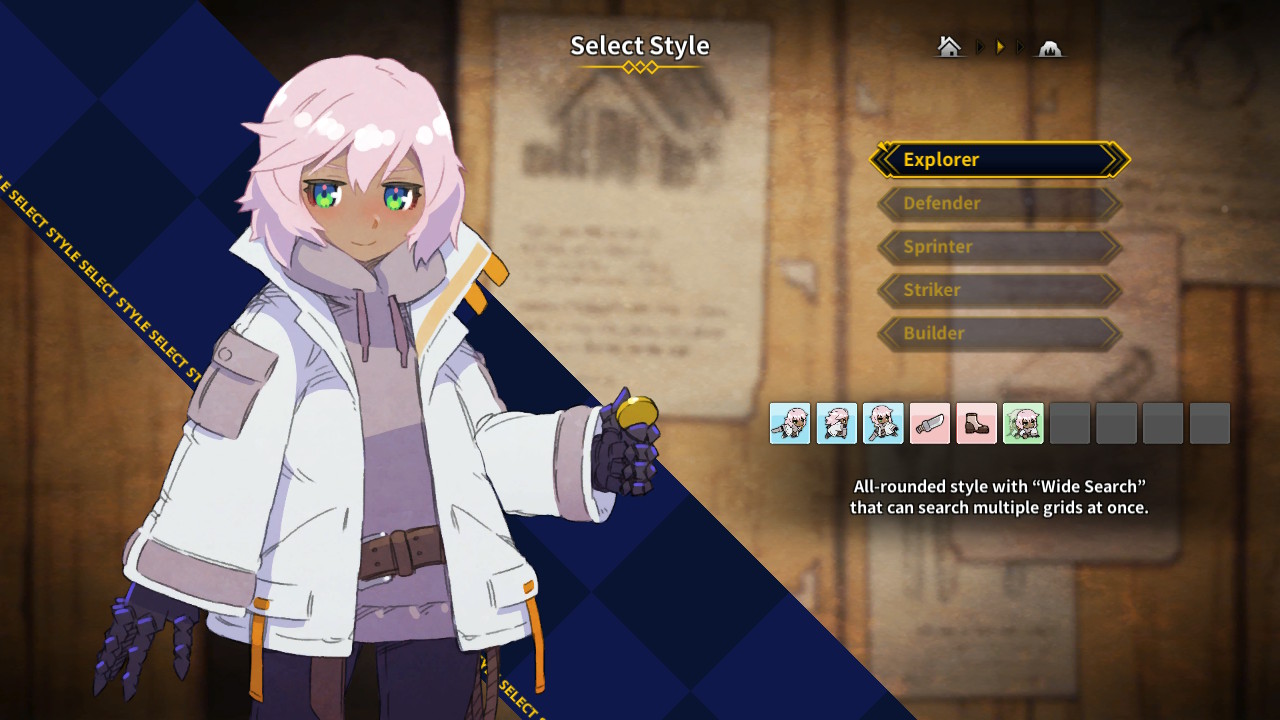The width and height of the screenshot is (1280, 720).
Task: Click the Select Style header
Action: (639, 46)
